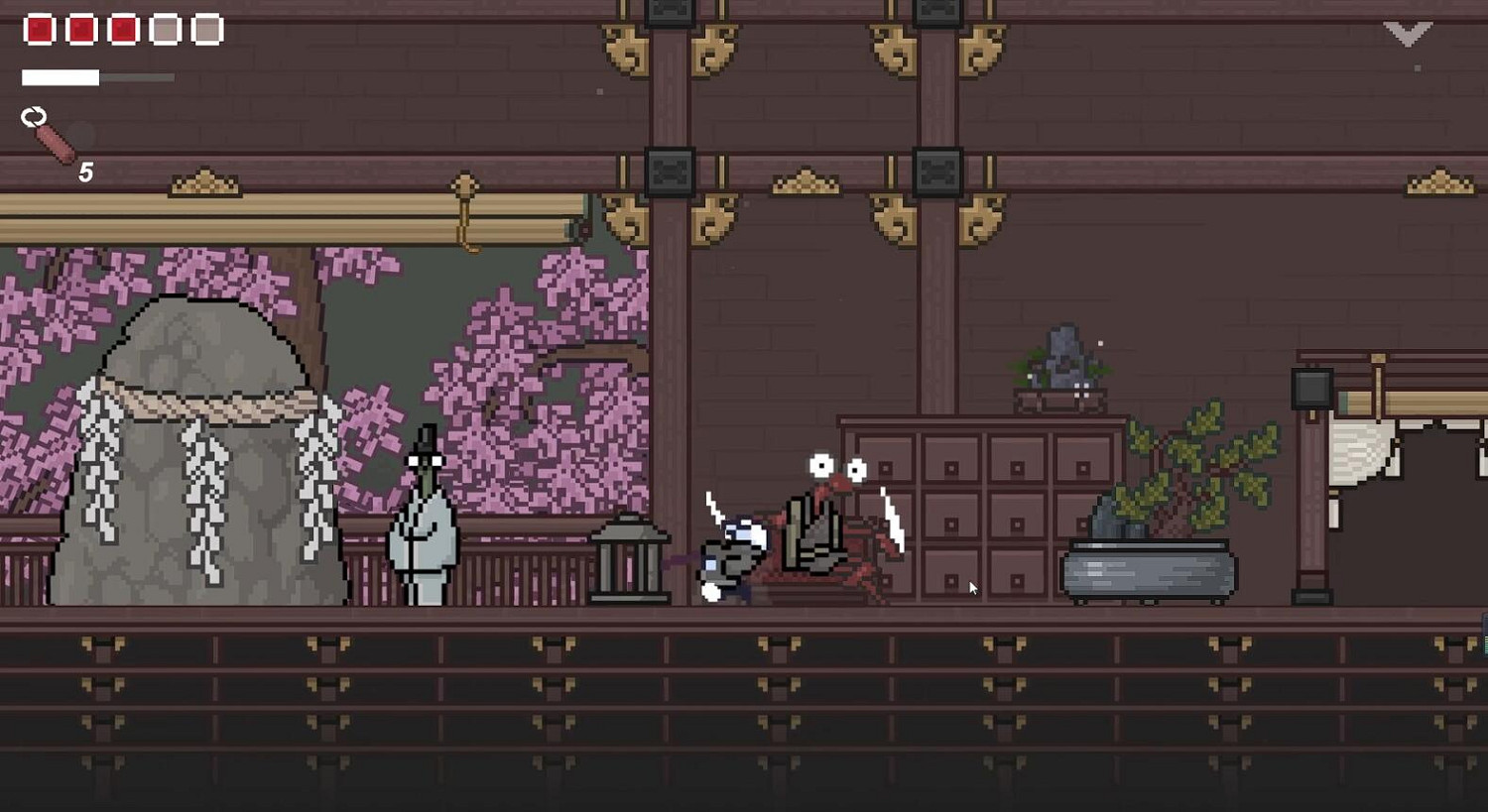This screenshot has height=812, width=1488.
Task: Toggle the second red health square
Action: pyautogui.click(x=80, y=28)
